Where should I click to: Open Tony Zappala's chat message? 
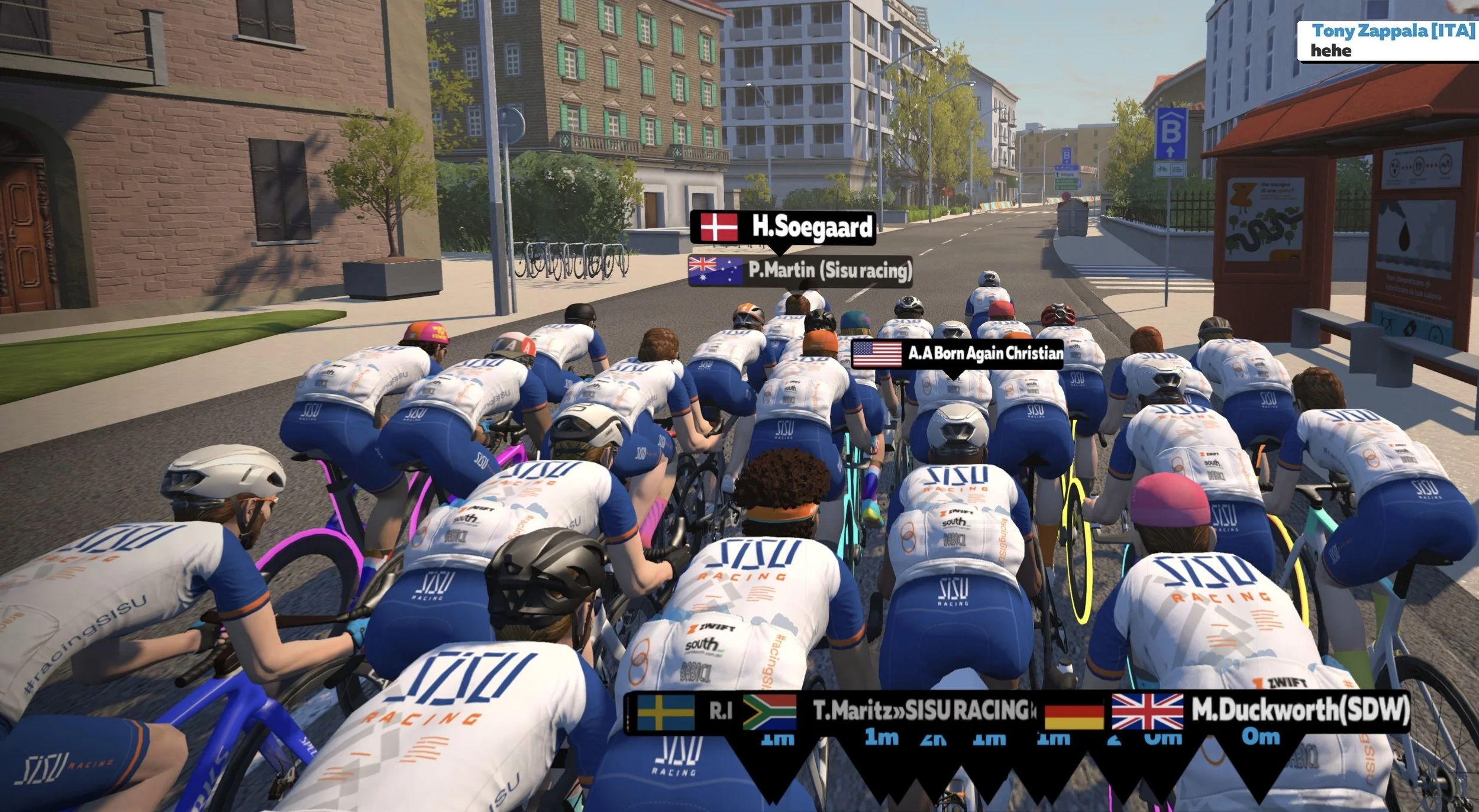(1387, 41)
